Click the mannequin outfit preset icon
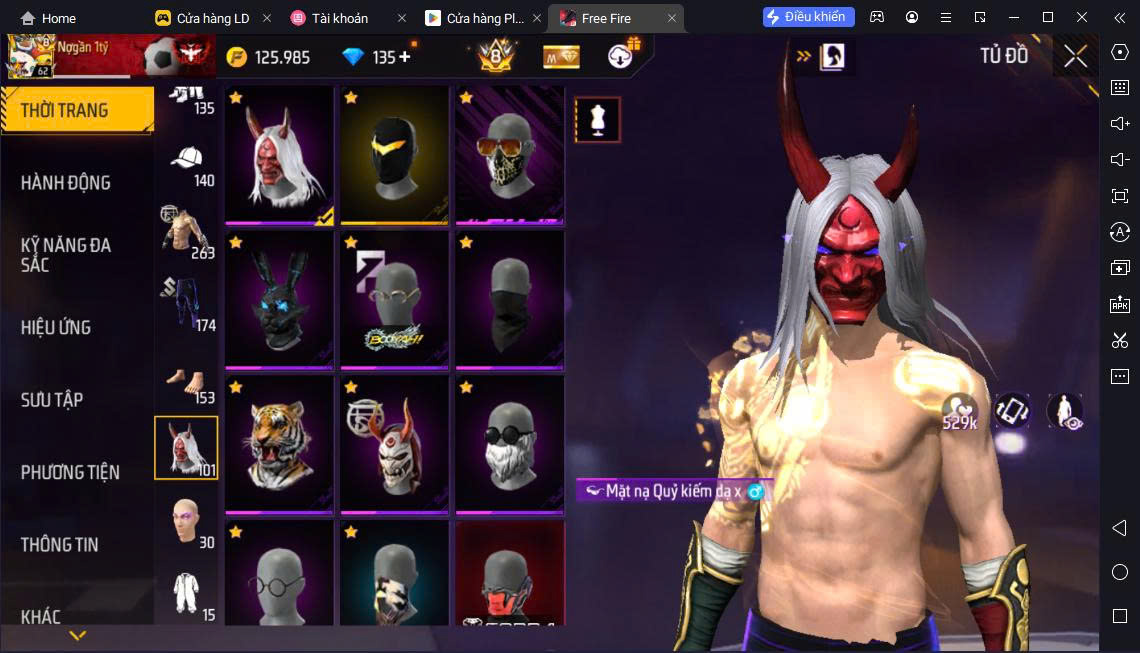The height and width of the screenshot is (653, 1140). [x=598, y=120]
